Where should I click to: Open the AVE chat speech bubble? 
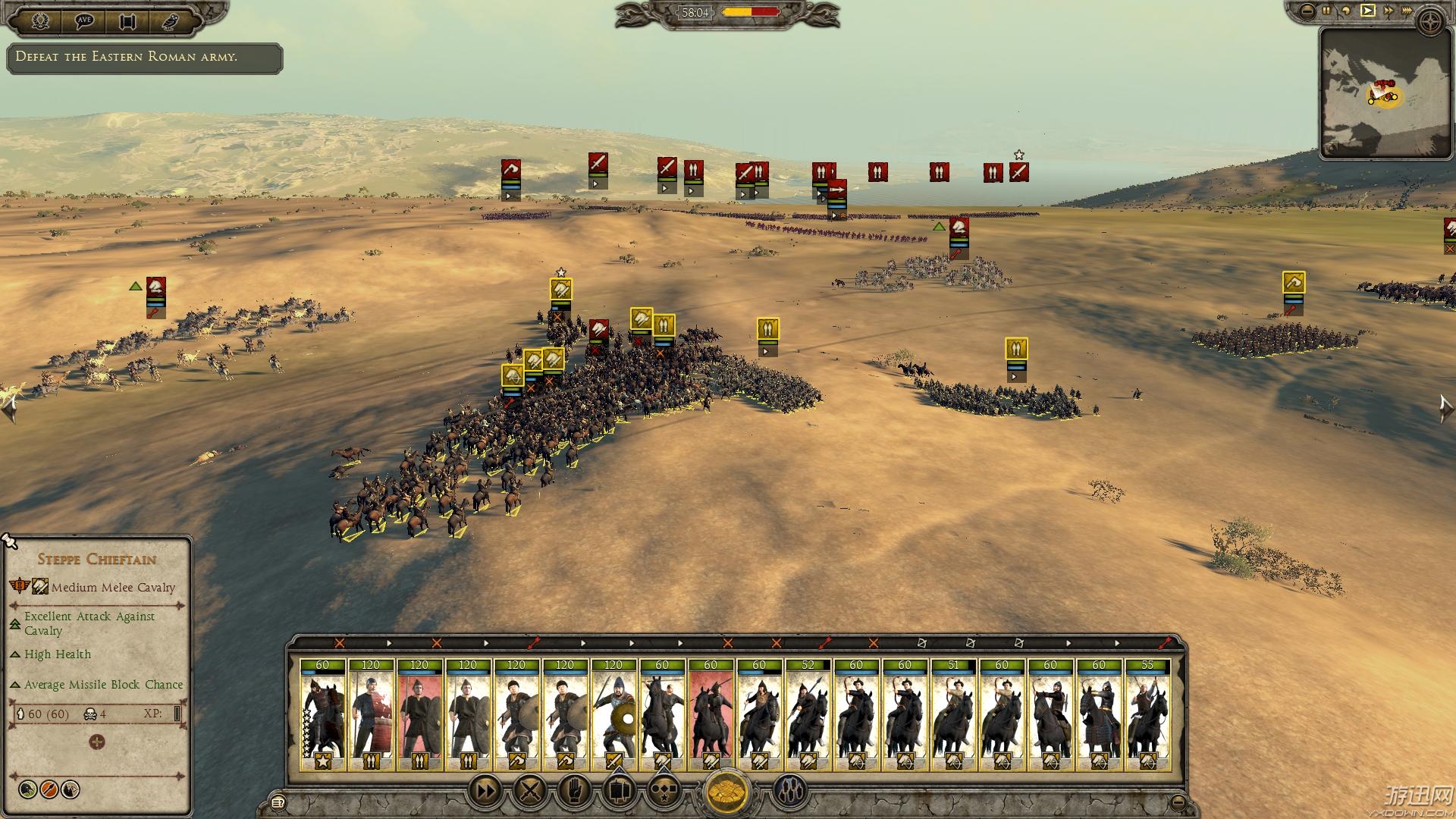[83, 20]
